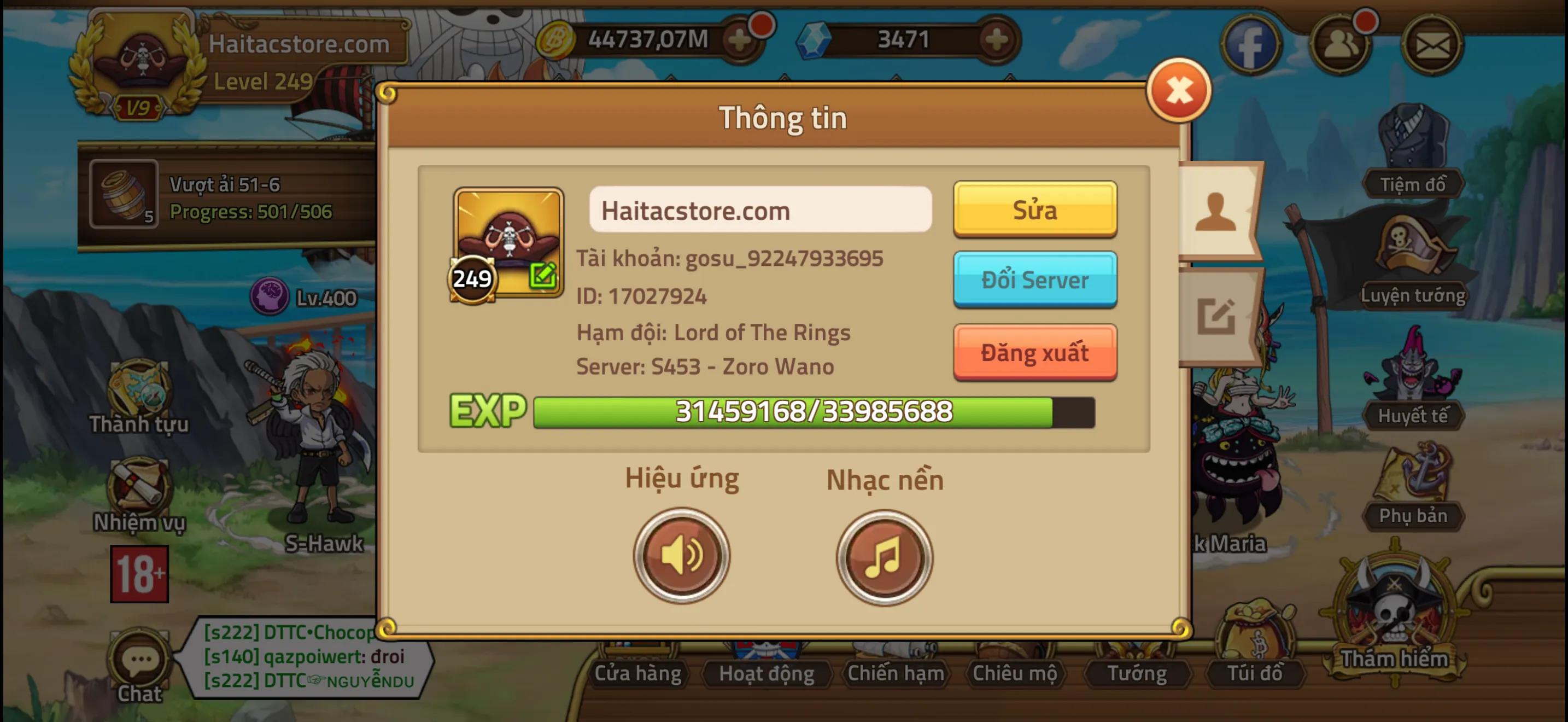Open the Túi đồ inventory menu
Screen dimensions: 1568x722
1256,673
